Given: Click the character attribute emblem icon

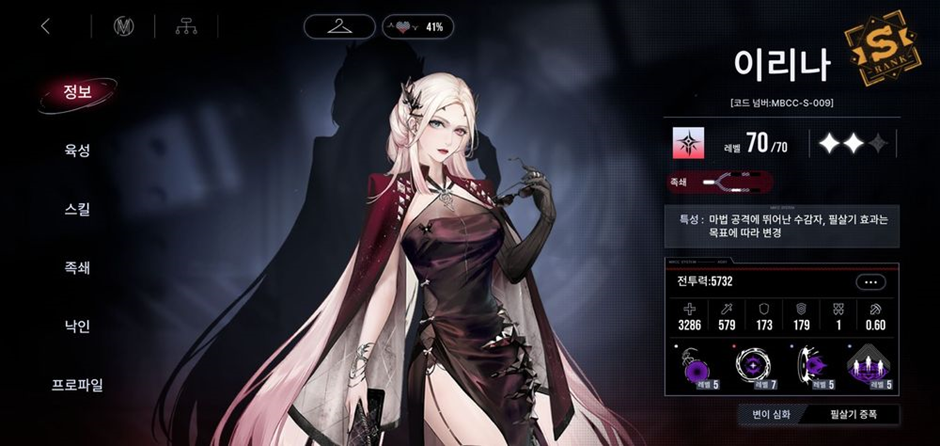Looking at the screenshot, I should coord(687,143).
